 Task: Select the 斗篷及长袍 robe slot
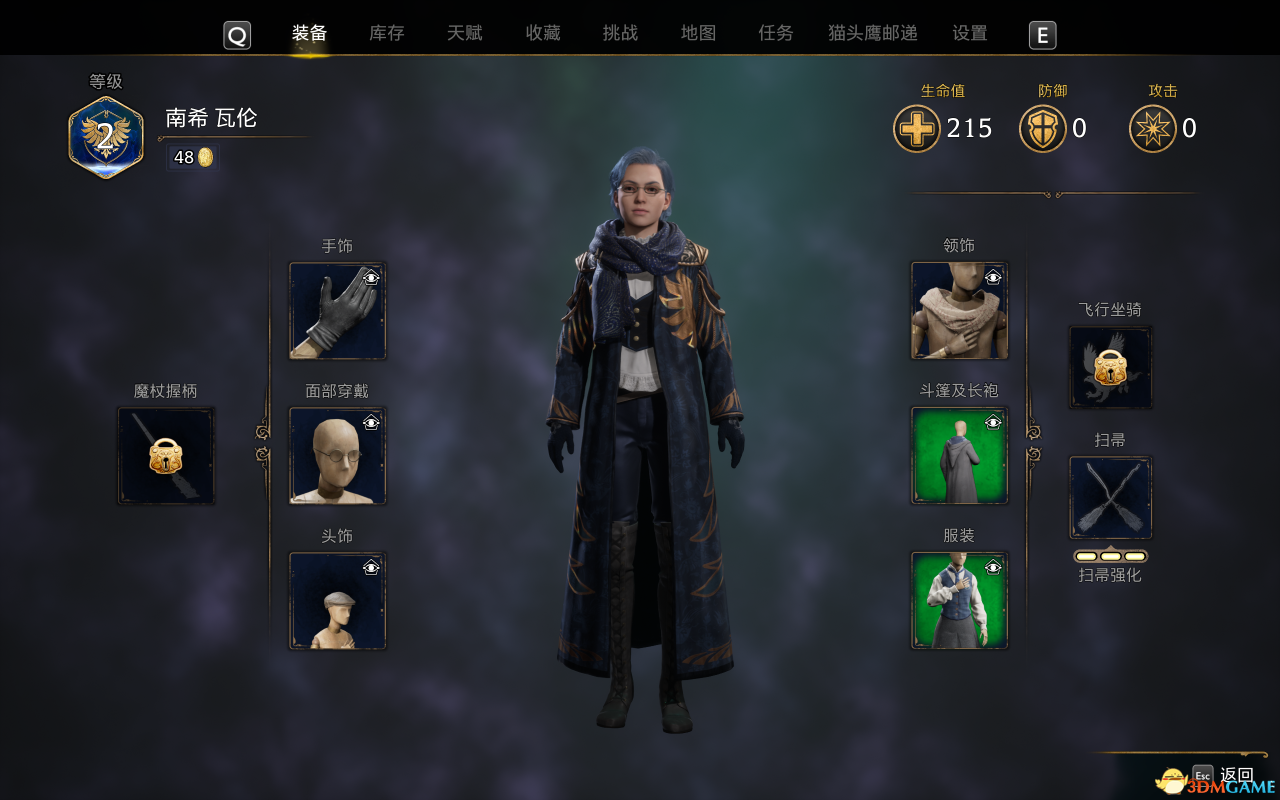click(x=958, y=455)
